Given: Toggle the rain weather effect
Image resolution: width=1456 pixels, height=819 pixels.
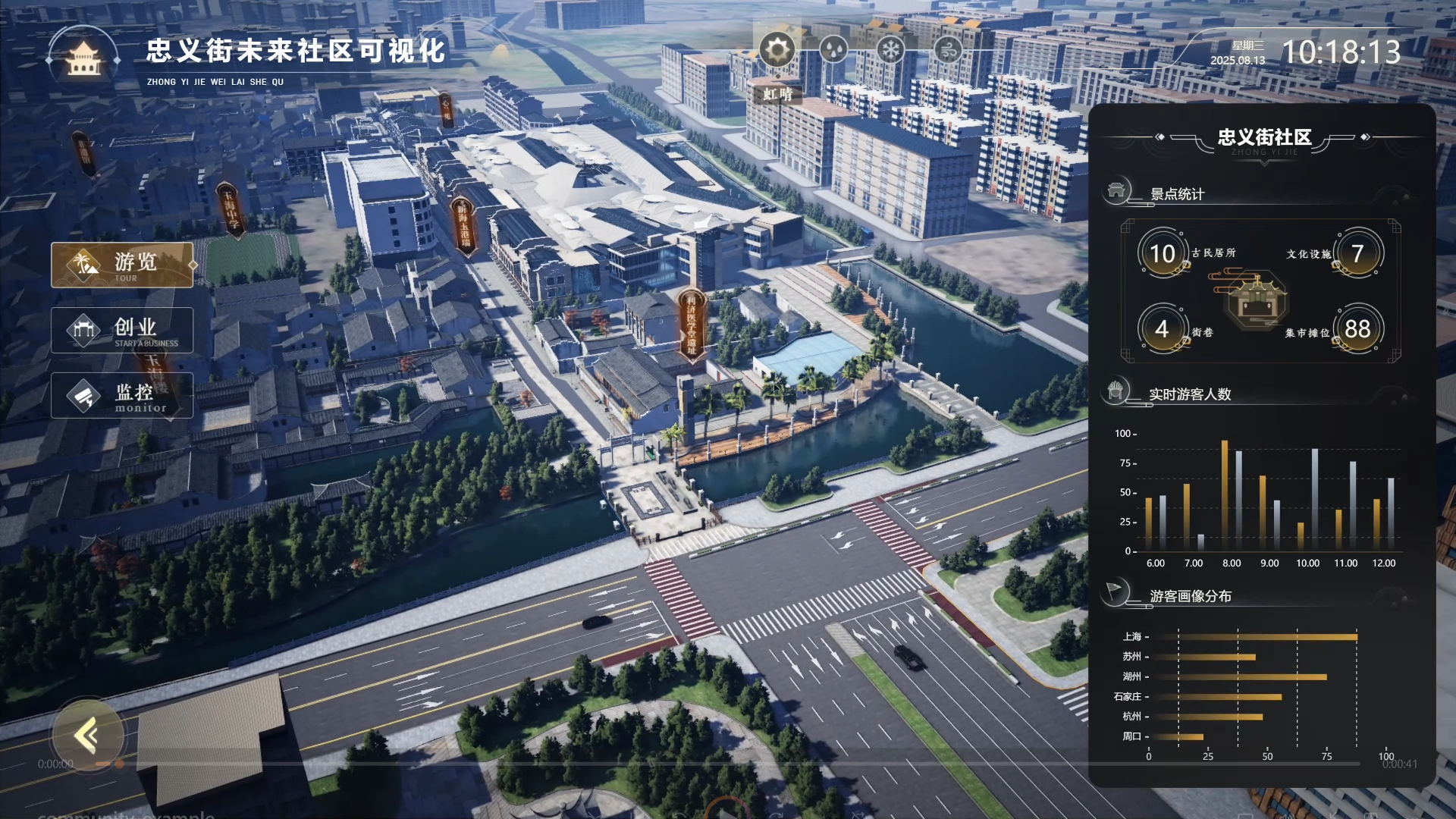Looking at the screenshot, I should tap(834, 50).
